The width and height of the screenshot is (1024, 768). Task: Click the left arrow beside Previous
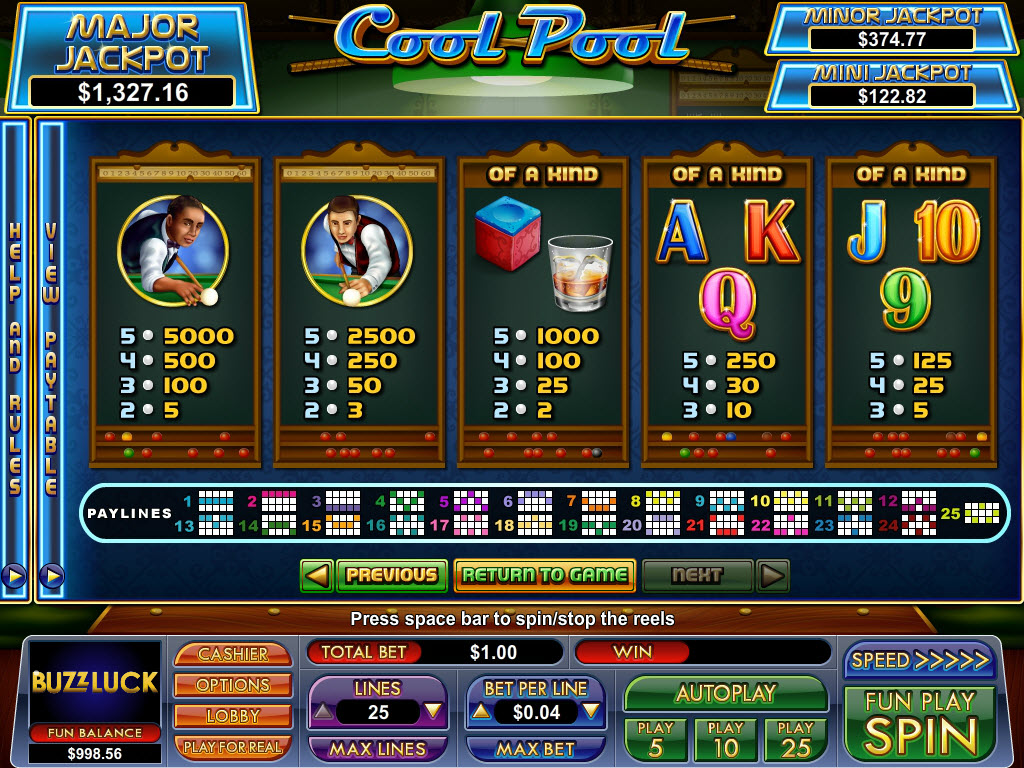click(x=317, y=575)
